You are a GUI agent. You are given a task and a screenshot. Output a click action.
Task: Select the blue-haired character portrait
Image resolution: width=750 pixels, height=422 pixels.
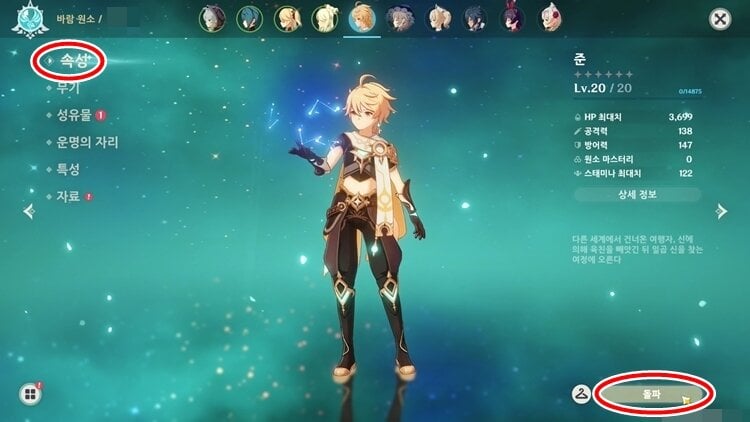click(x=249, y=18)
